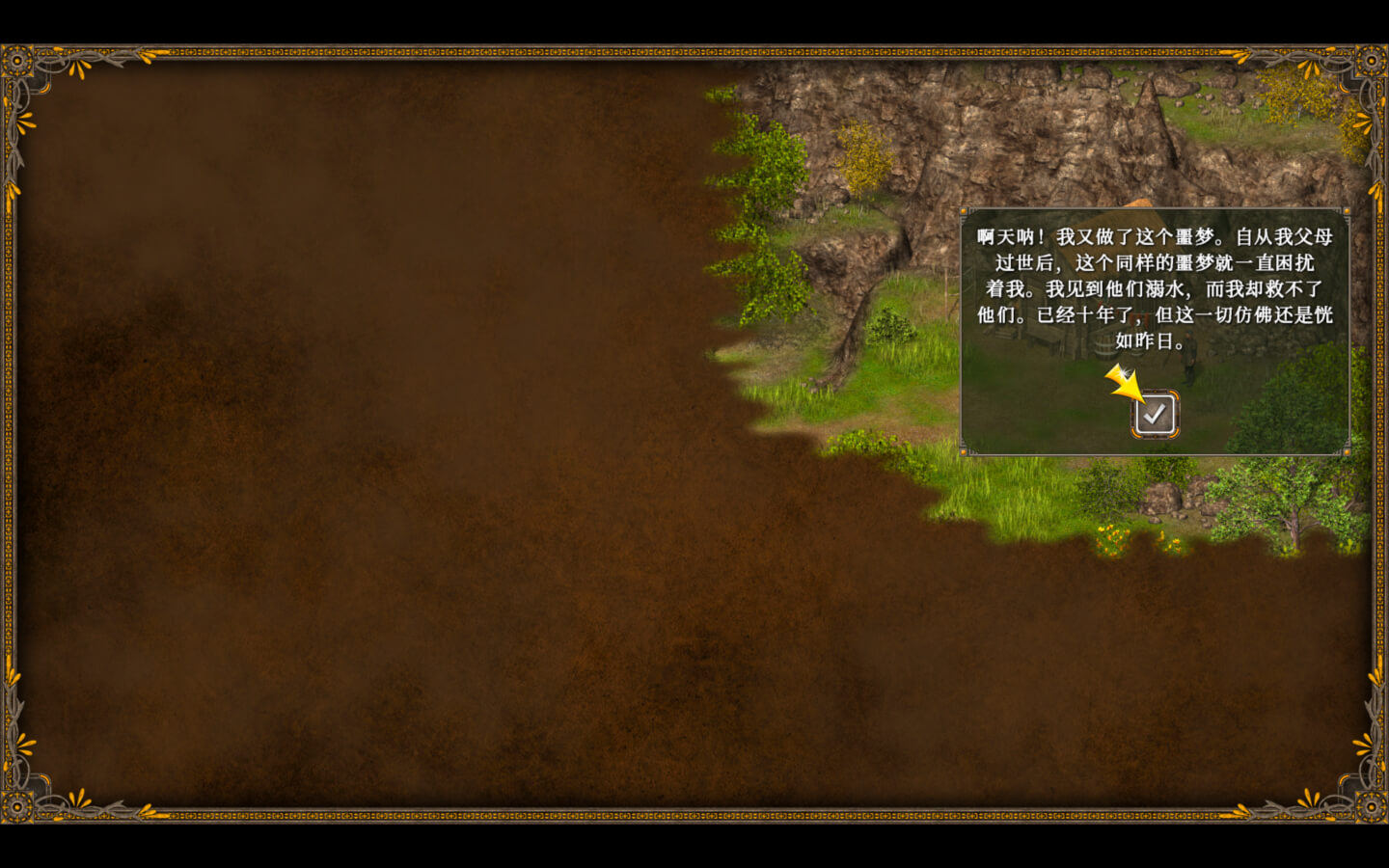Confirm the dialogue with the checkmark button
Image resolution: width=1389 pixels, height=868 pixels.
tap(1155, 415)
